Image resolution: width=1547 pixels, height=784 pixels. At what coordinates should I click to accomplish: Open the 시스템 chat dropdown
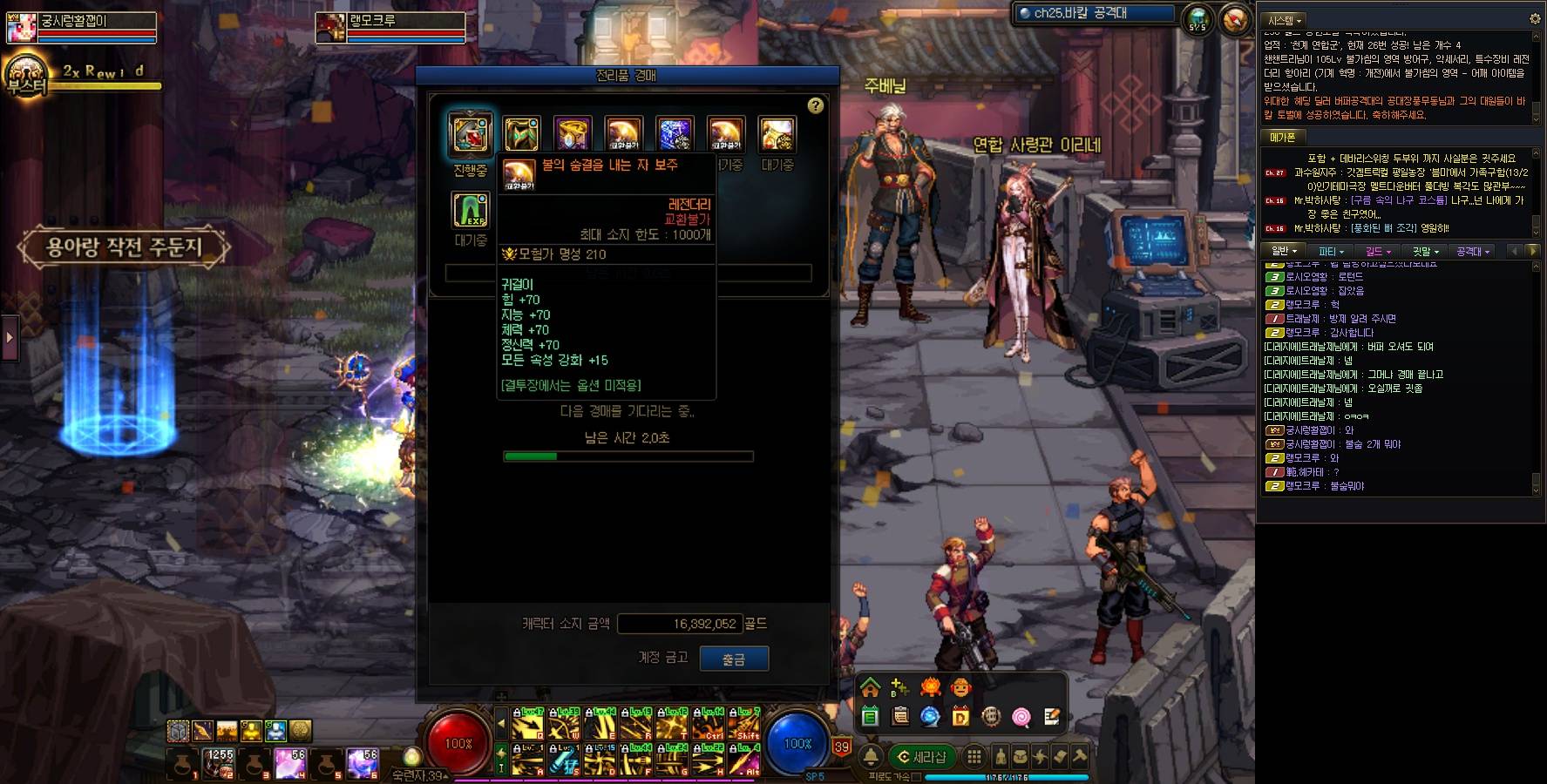pyautogui.click(x=1285, y=20)
